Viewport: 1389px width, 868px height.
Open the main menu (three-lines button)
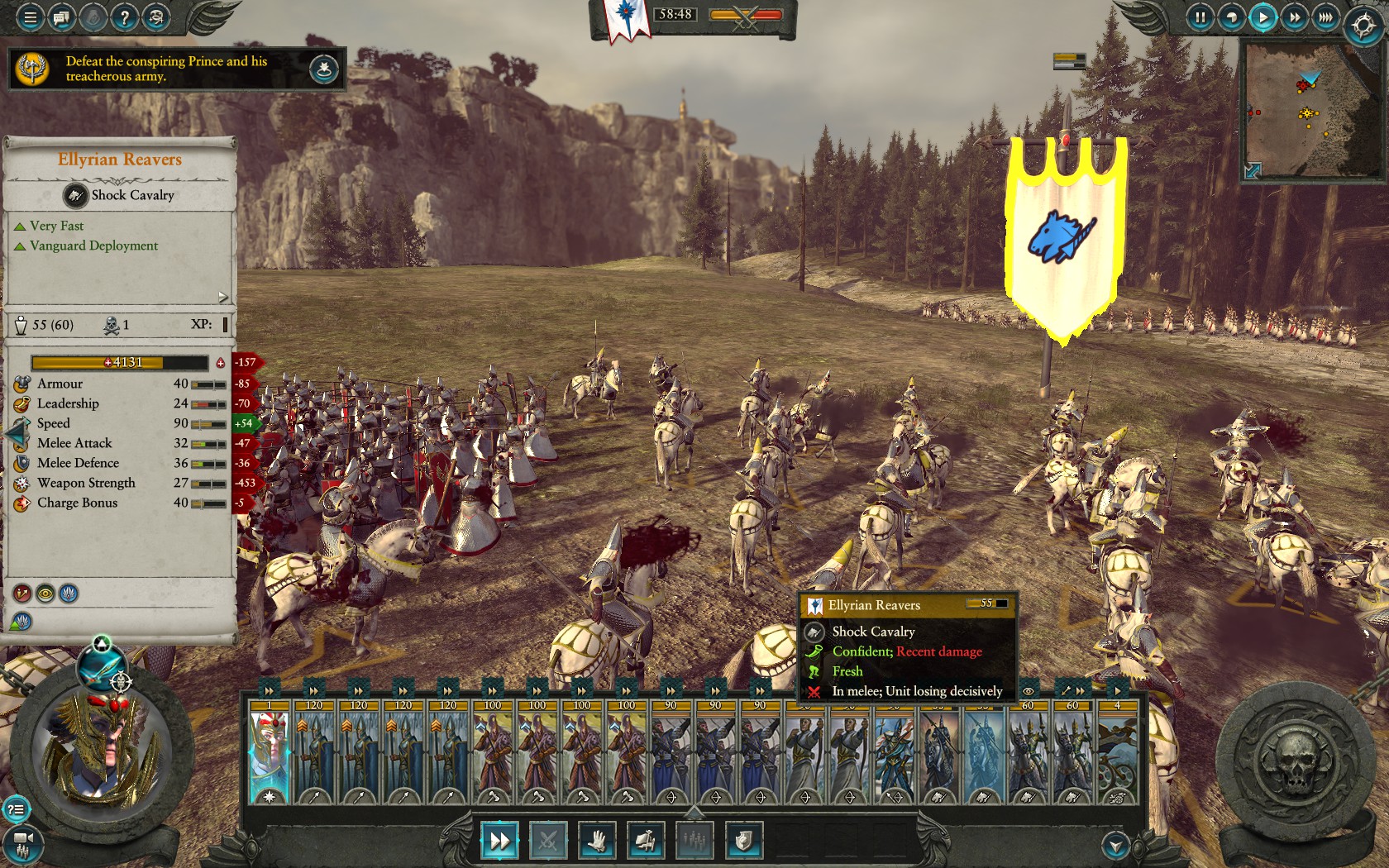tap(30, 17)
